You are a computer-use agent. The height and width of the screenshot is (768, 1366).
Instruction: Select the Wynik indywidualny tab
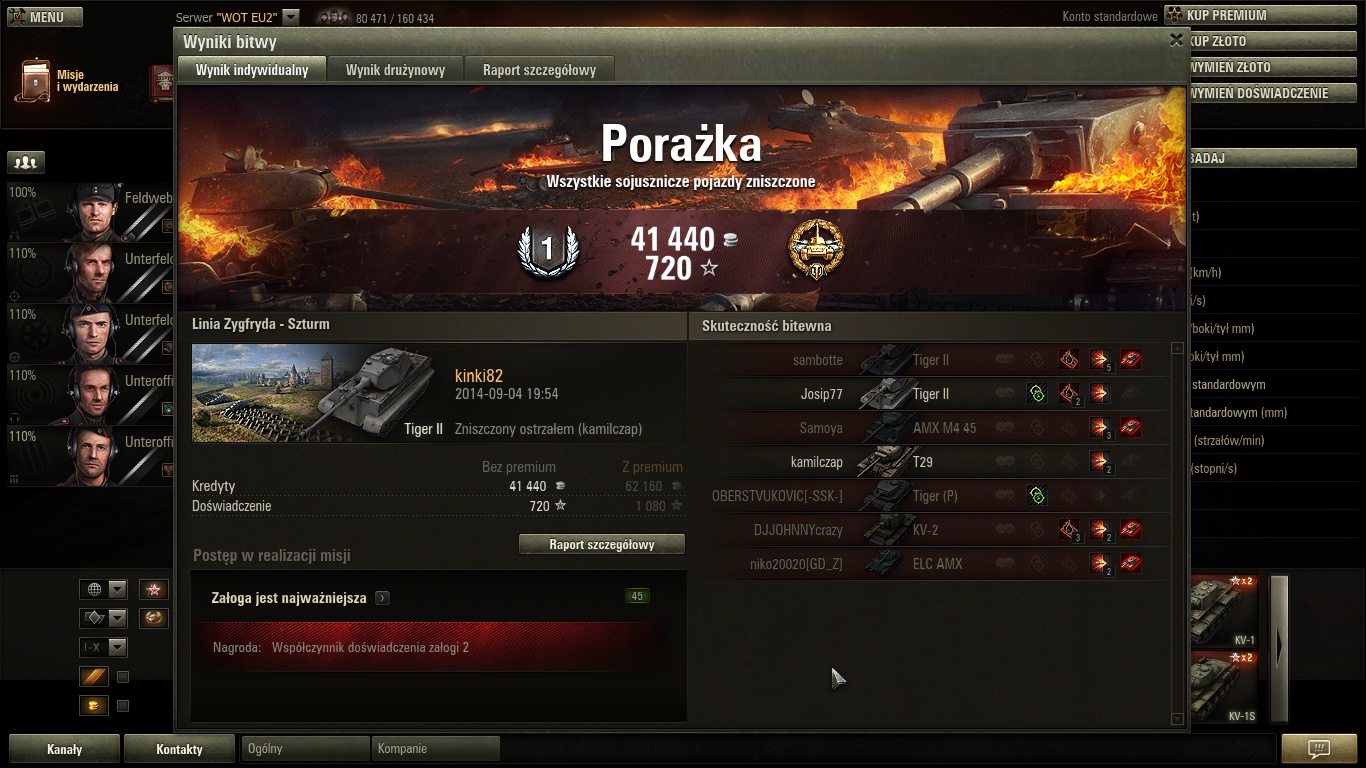coord(252,70)
